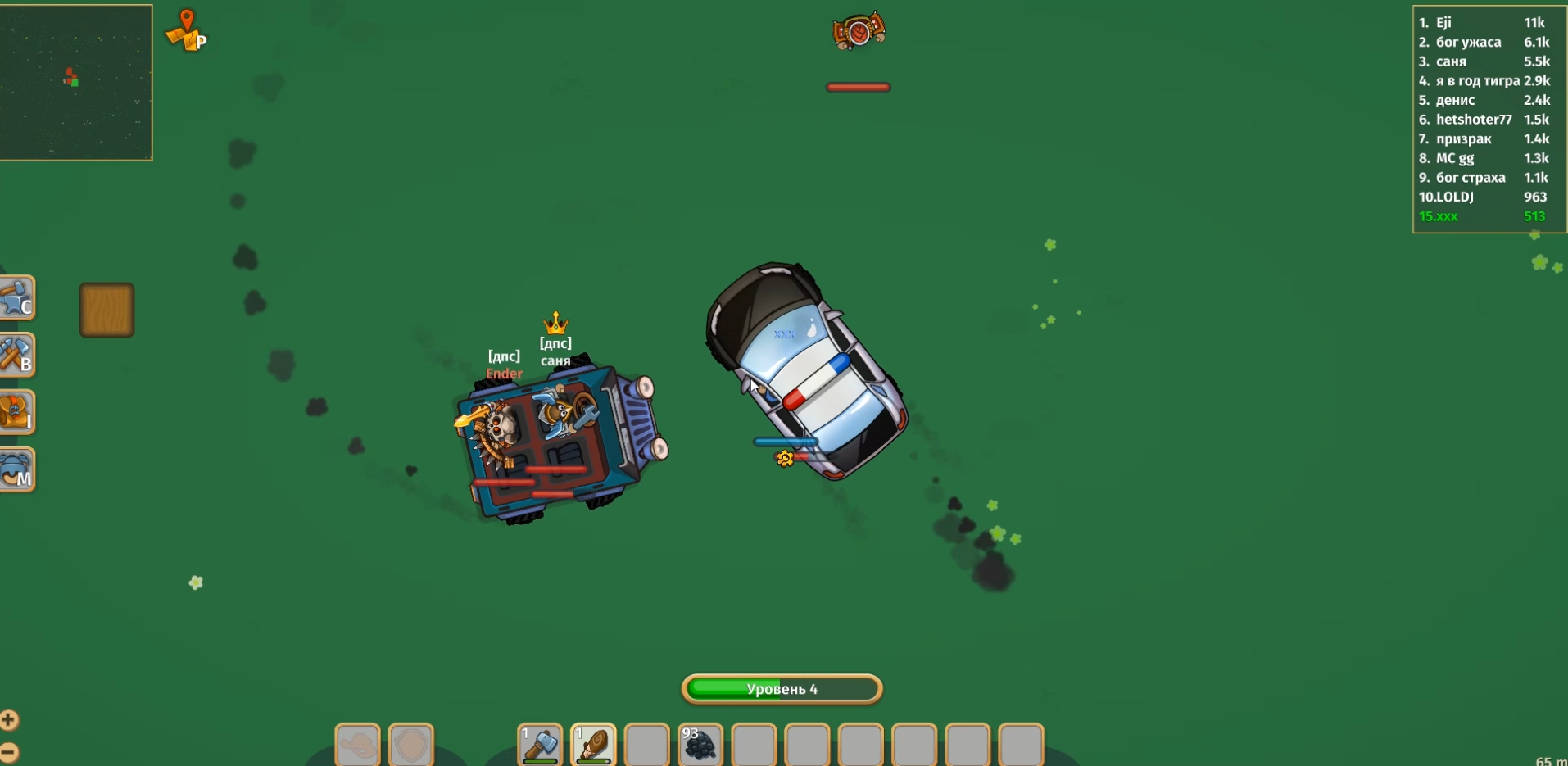This screenshot has height=766, width=1568.
Task: Click the hat equipment slot icon
Action: [357, 745]
